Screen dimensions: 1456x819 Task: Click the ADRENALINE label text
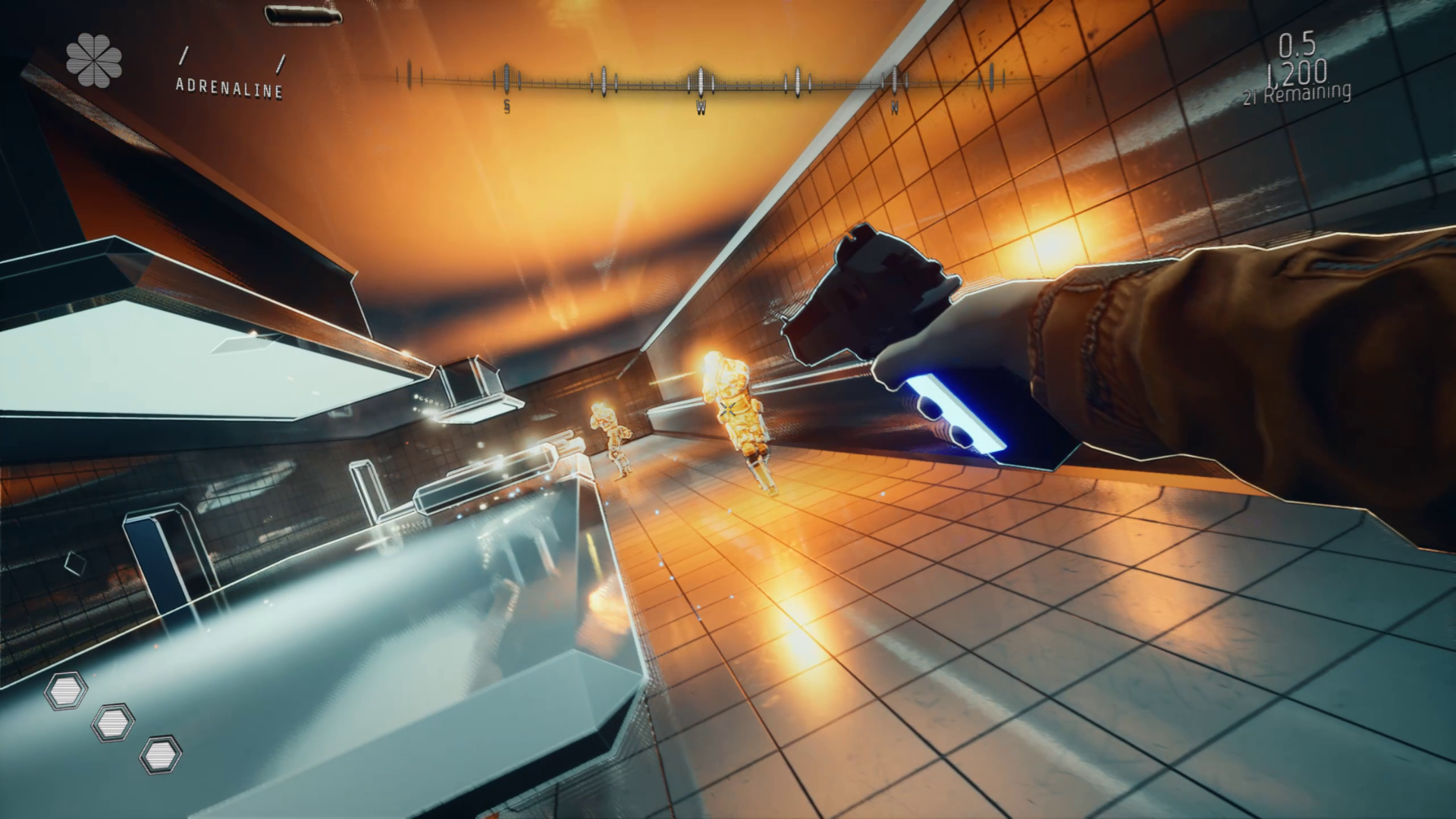[x=230, y=89]
